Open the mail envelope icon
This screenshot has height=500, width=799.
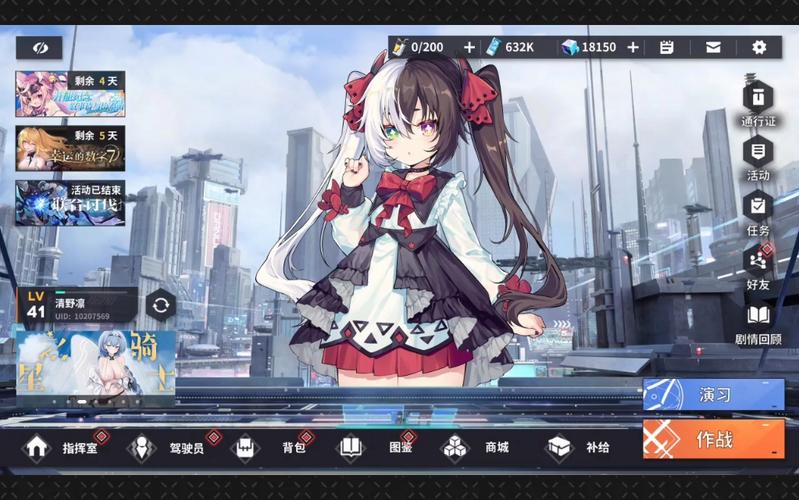click(x=713, y=47)
